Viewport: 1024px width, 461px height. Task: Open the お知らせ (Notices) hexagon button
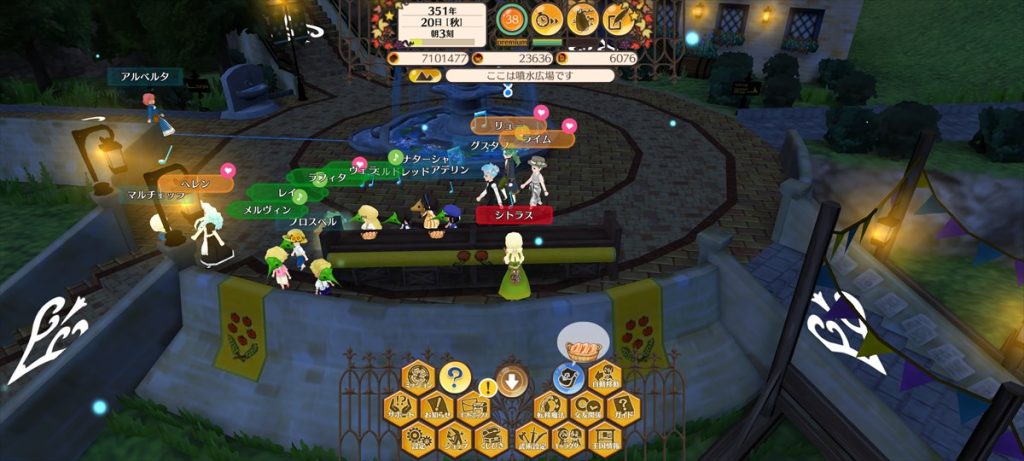click(436, 409)
